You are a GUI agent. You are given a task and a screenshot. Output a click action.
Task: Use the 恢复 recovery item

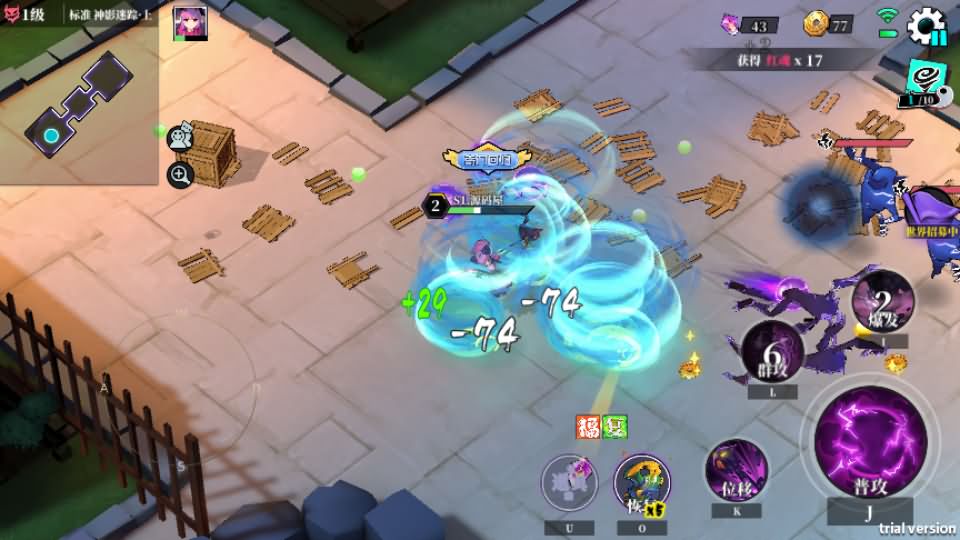[641, 483]
